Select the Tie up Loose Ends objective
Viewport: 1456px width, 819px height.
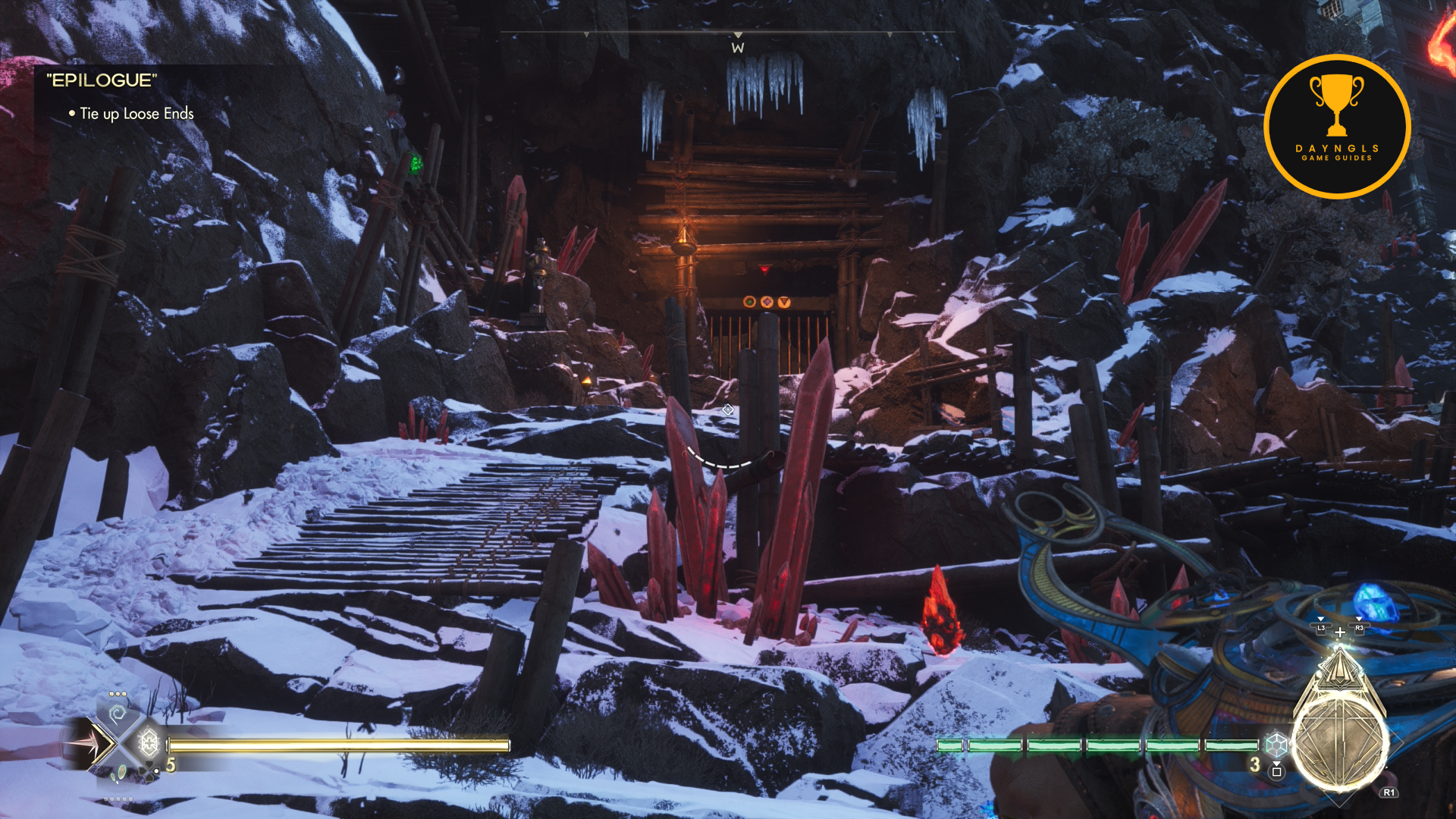coord(136,114)
